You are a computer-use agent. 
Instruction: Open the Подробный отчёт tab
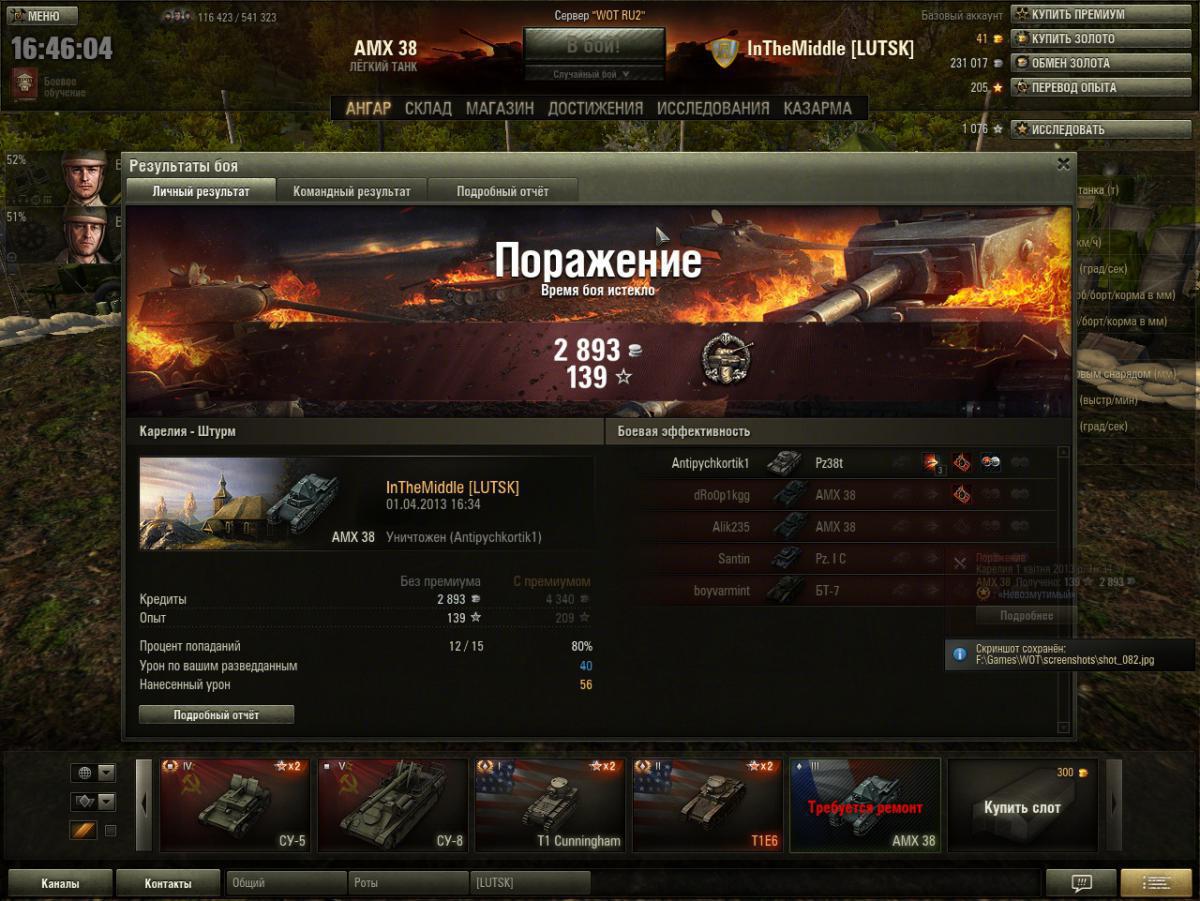[502, 191]
